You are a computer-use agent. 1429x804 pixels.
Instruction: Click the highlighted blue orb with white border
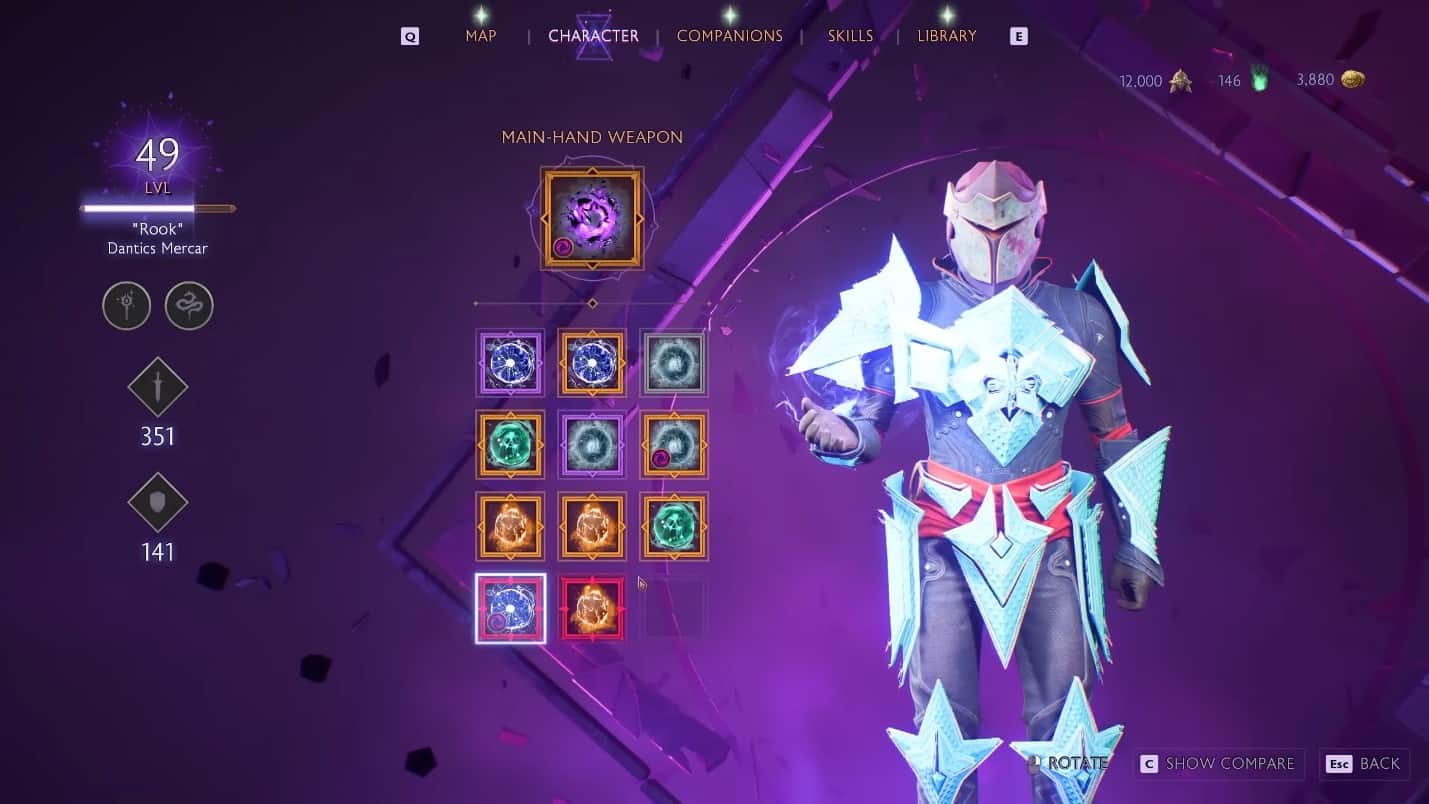(511, 607)
